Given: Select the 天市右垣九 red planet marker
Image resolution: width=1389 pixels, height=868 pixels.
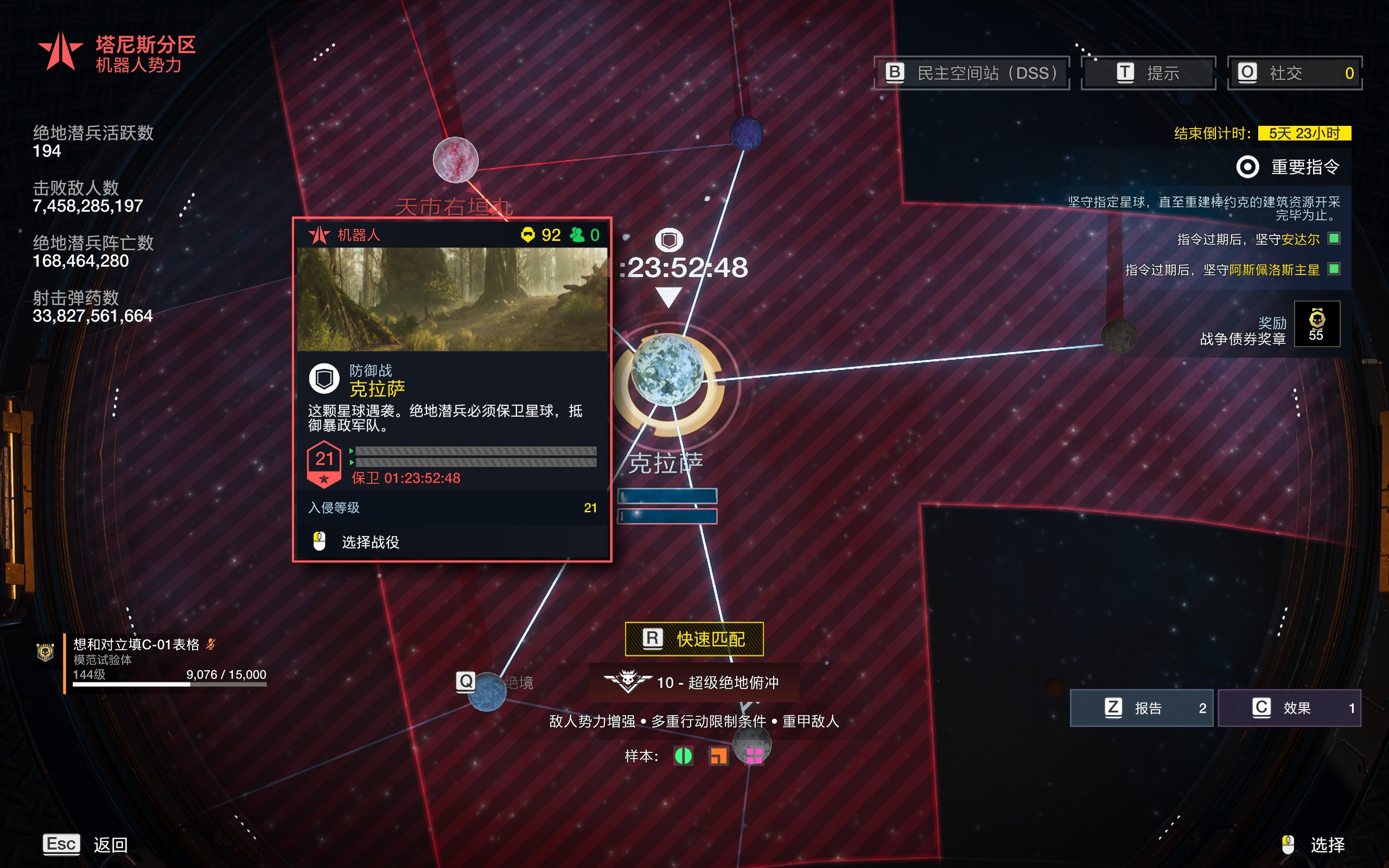Looking at the screenshot, I should coord(455,159).
